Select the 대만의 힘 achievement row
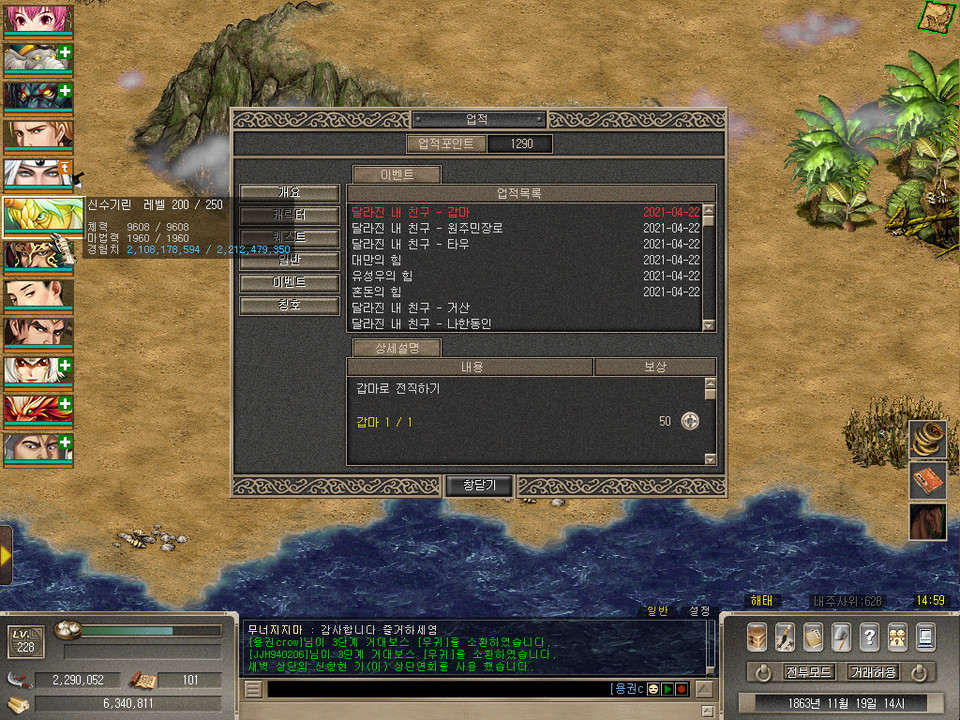960x720 pixels. pyautogui.click(x=378, y=260)
